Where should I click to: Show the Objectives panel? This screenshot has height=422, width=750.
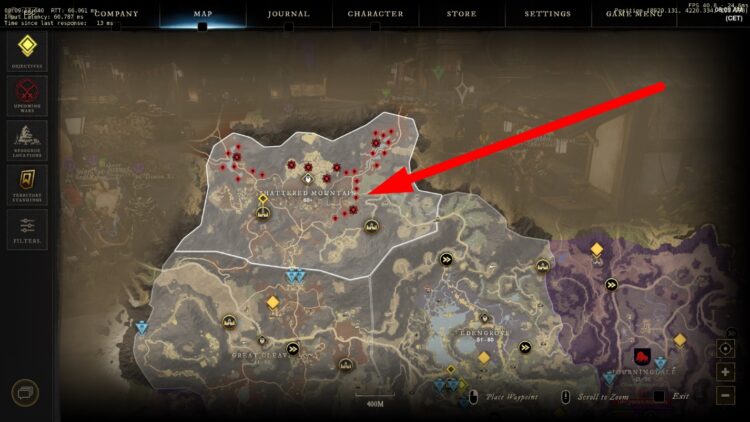click(x=28, y=51)
